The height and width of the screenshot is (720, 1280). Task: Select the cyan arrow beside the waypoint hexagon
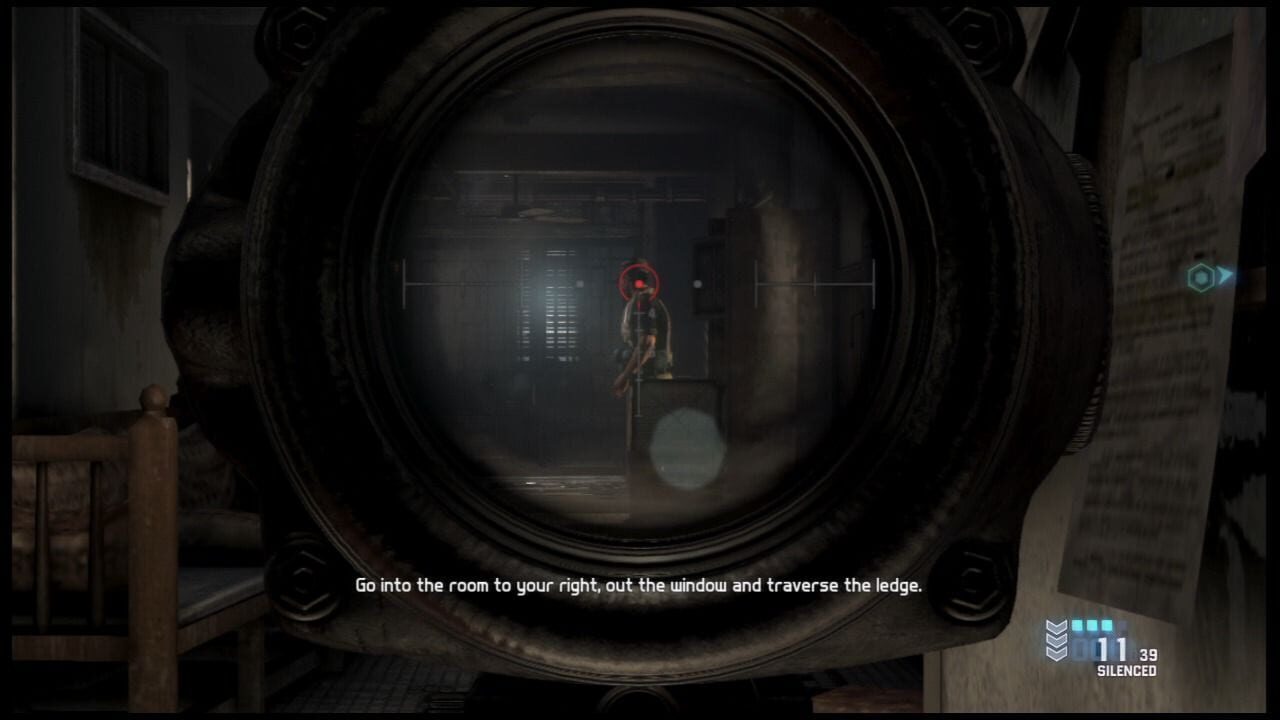click(1224, 278)
